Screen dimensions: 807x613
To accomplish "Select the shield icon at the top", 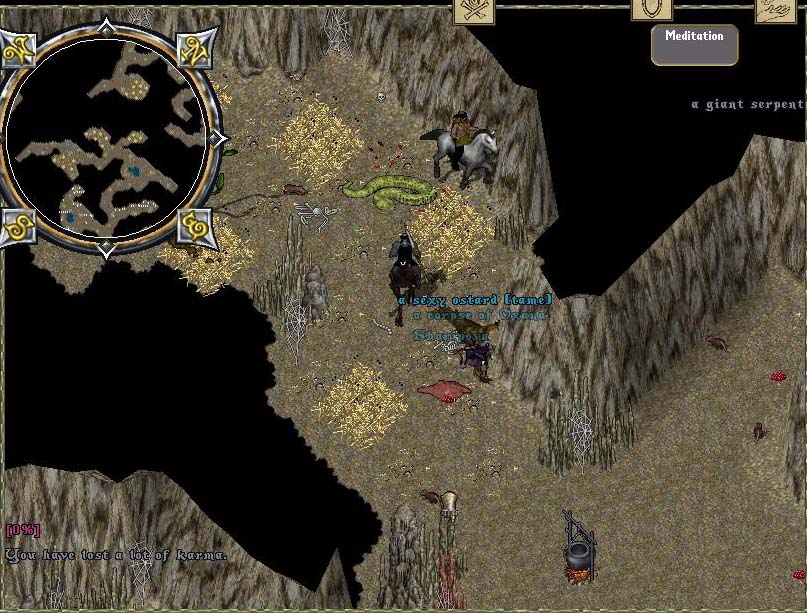I will click(650, 9).
